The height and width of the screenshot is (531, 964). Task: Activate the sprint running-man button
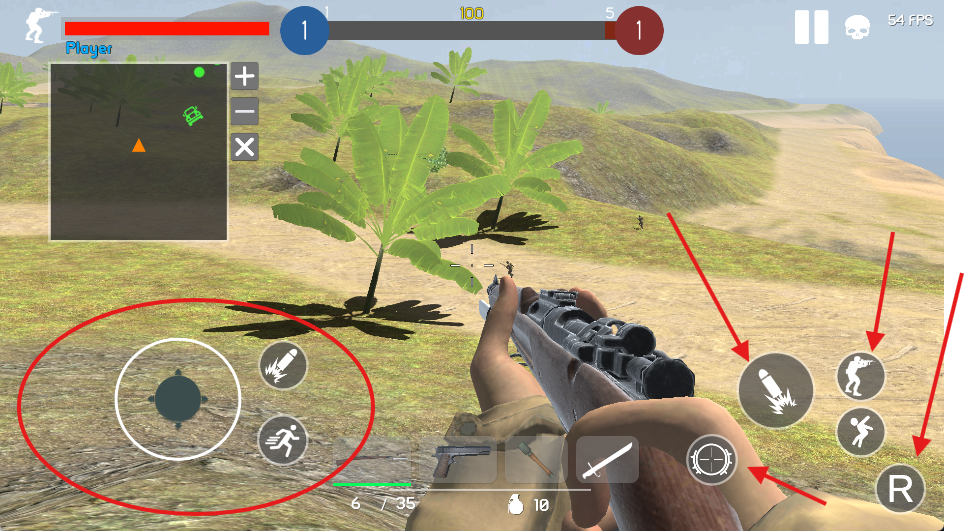[282, 439]
